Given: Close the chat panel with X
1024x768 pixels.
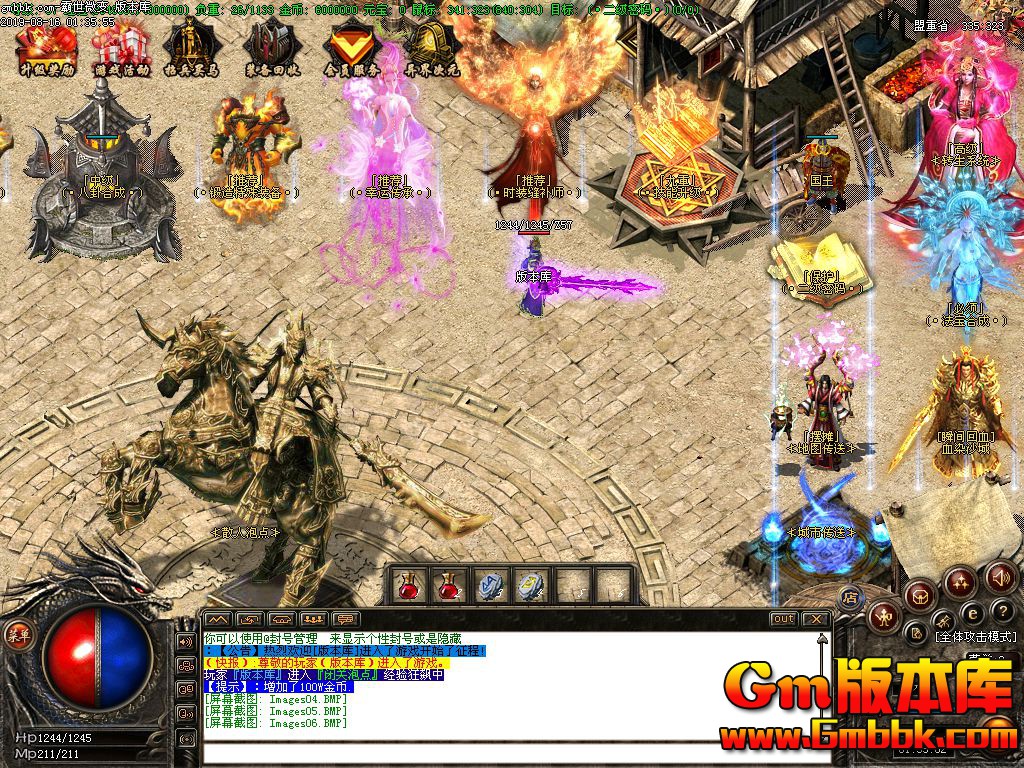Looking at the screenshot, I should [x=816, y=619].
